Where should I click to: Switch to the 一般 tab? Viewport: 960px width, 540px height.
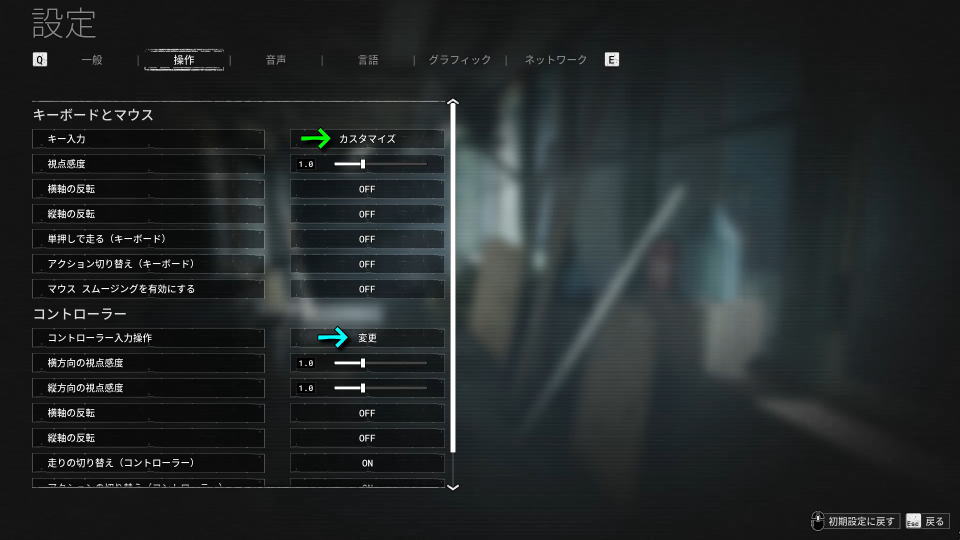[x=92, y=60]
